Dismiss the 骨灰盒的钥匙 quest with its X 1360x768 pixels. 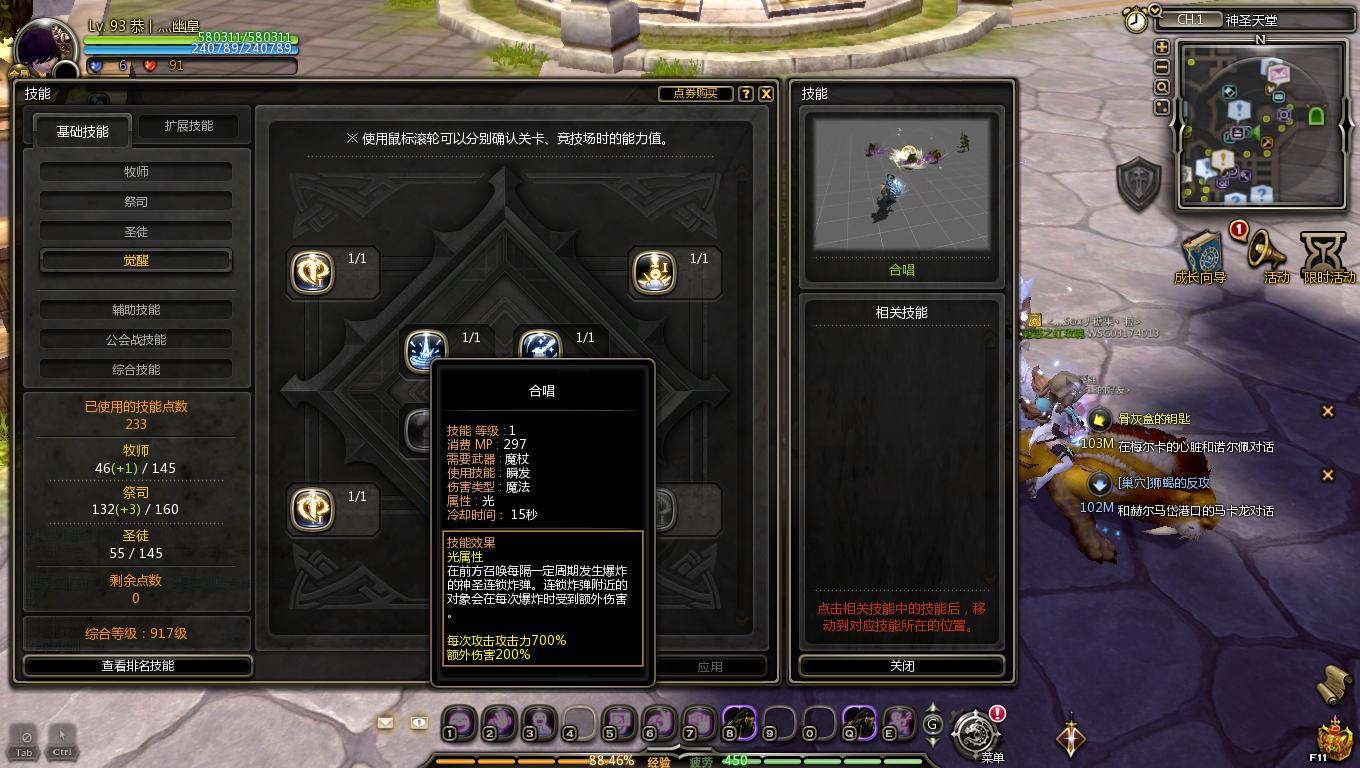1328,410
